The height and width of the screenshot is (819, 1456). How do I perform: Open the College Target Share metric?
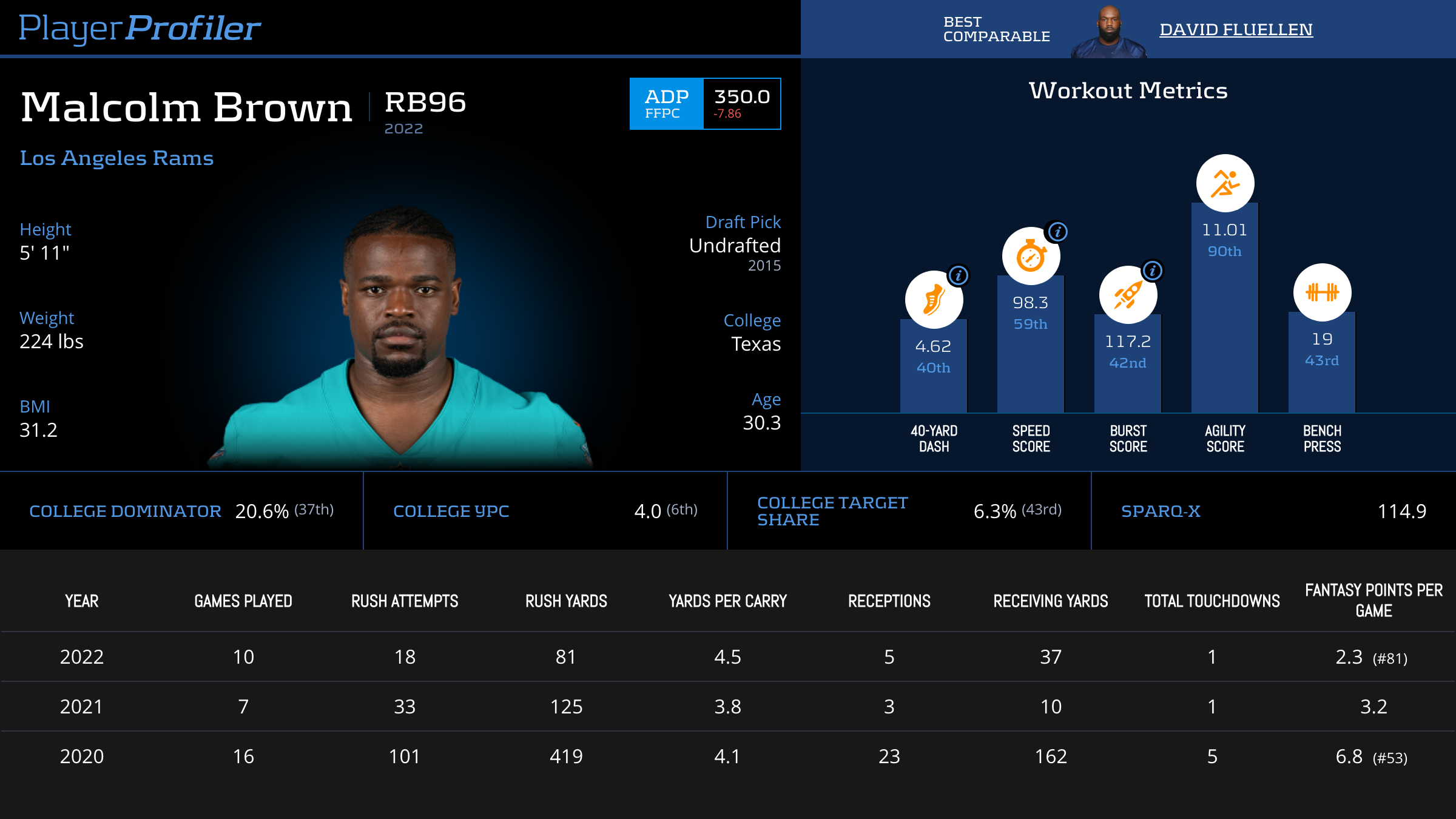point(909,511)
